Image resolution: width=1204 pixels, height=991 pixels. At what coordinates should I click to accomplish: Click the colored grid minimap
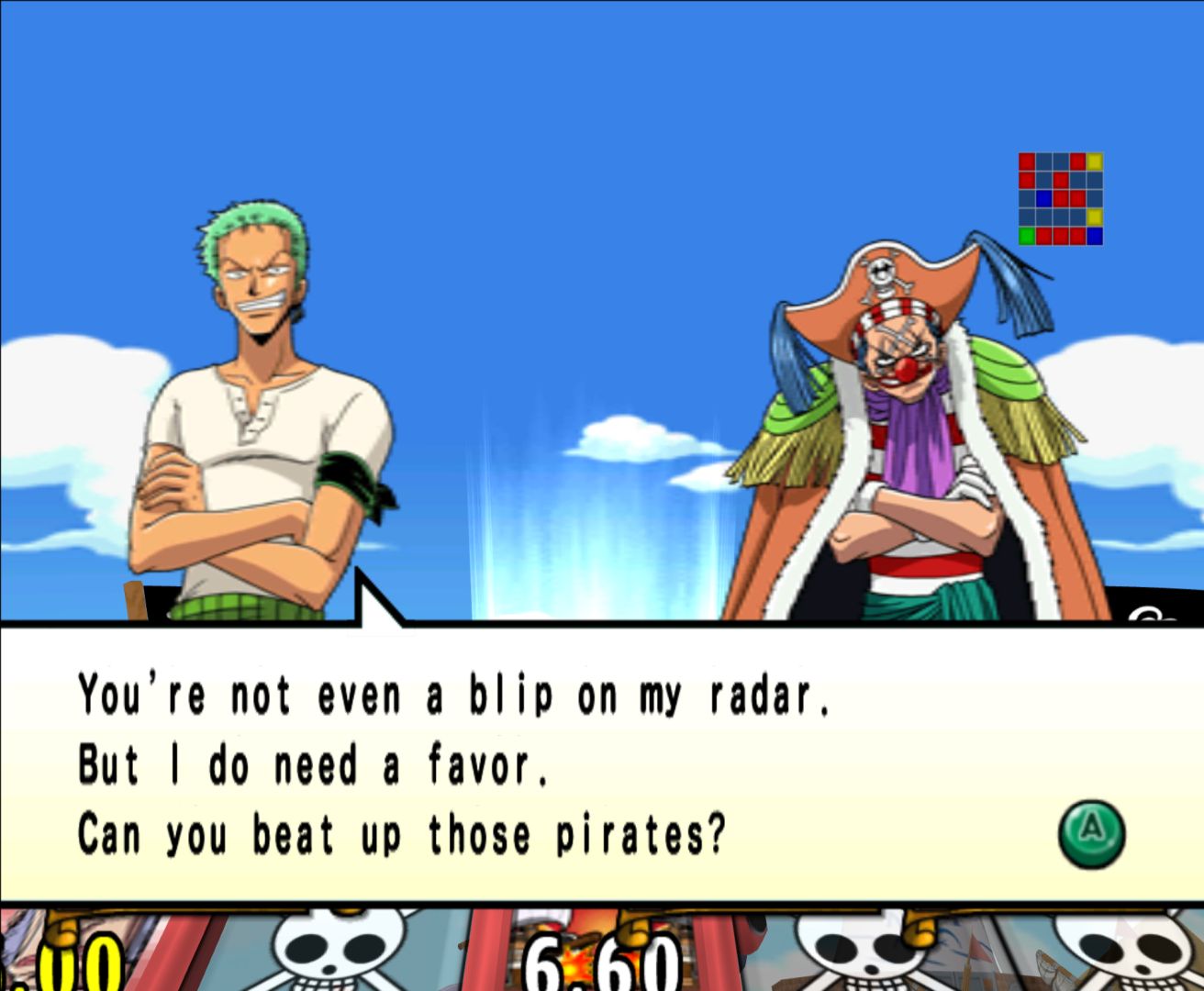1060,199
